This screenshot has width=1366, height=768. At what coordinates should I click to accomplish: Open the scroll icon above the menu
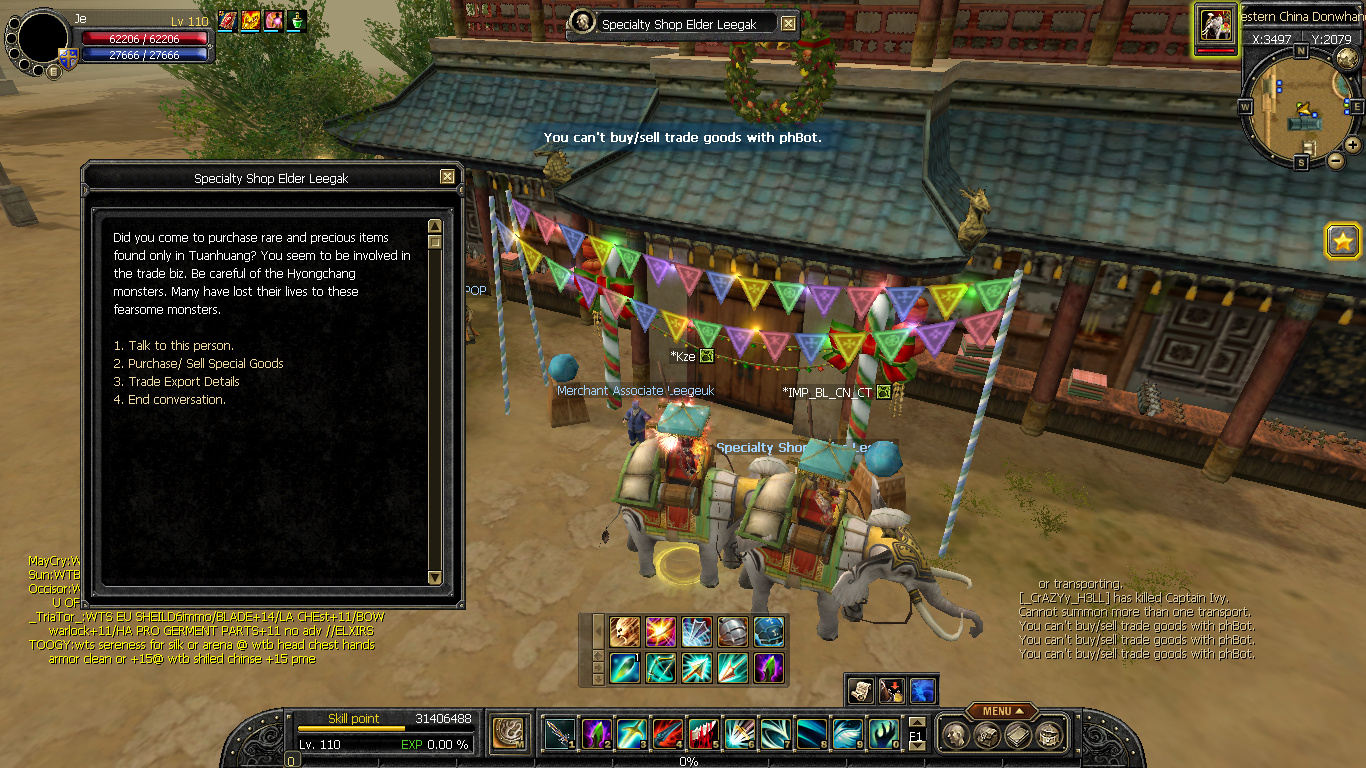coord(861,690)
